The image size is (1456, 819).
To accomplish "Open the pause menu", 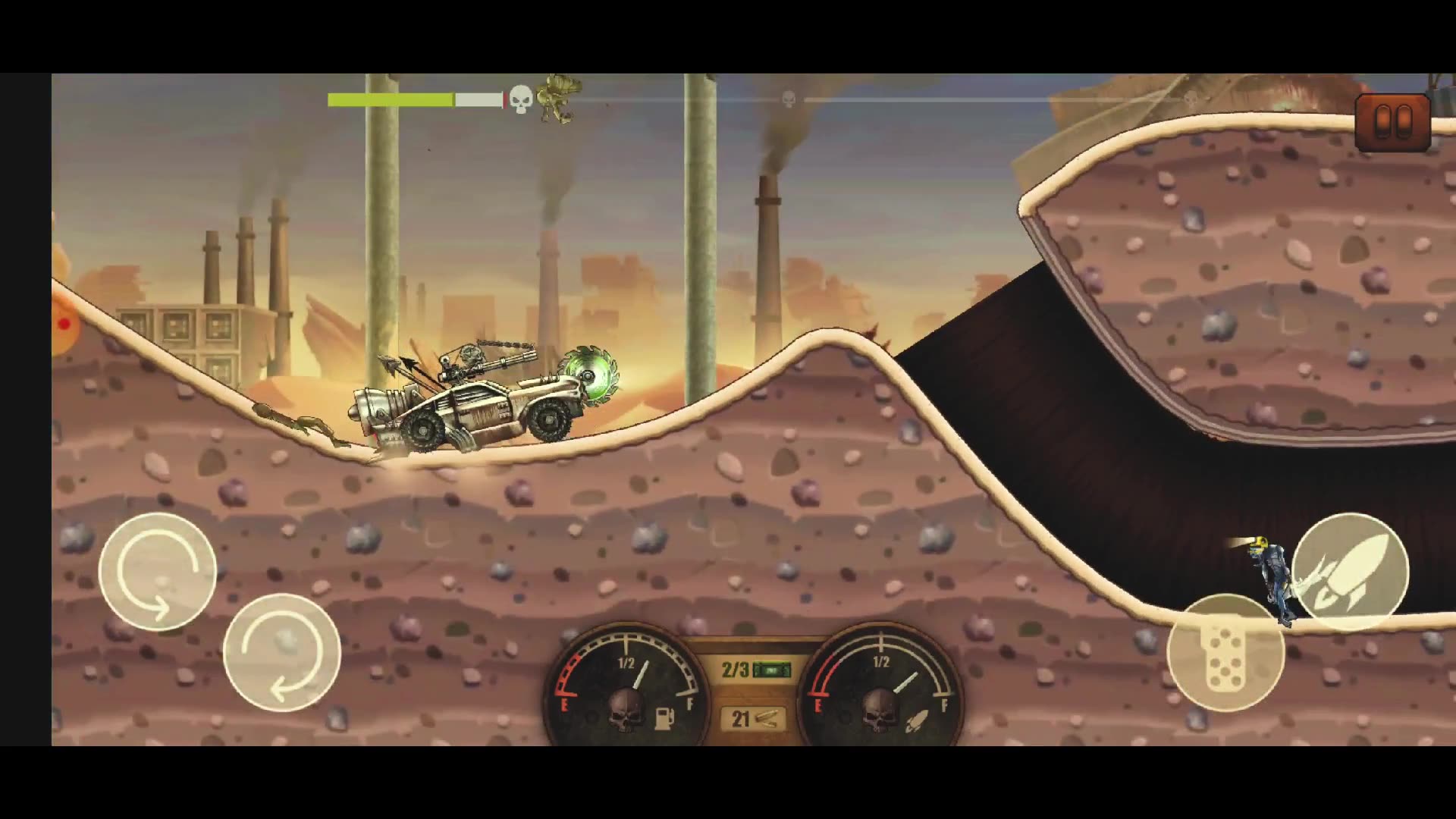I will click(1392, 121).
